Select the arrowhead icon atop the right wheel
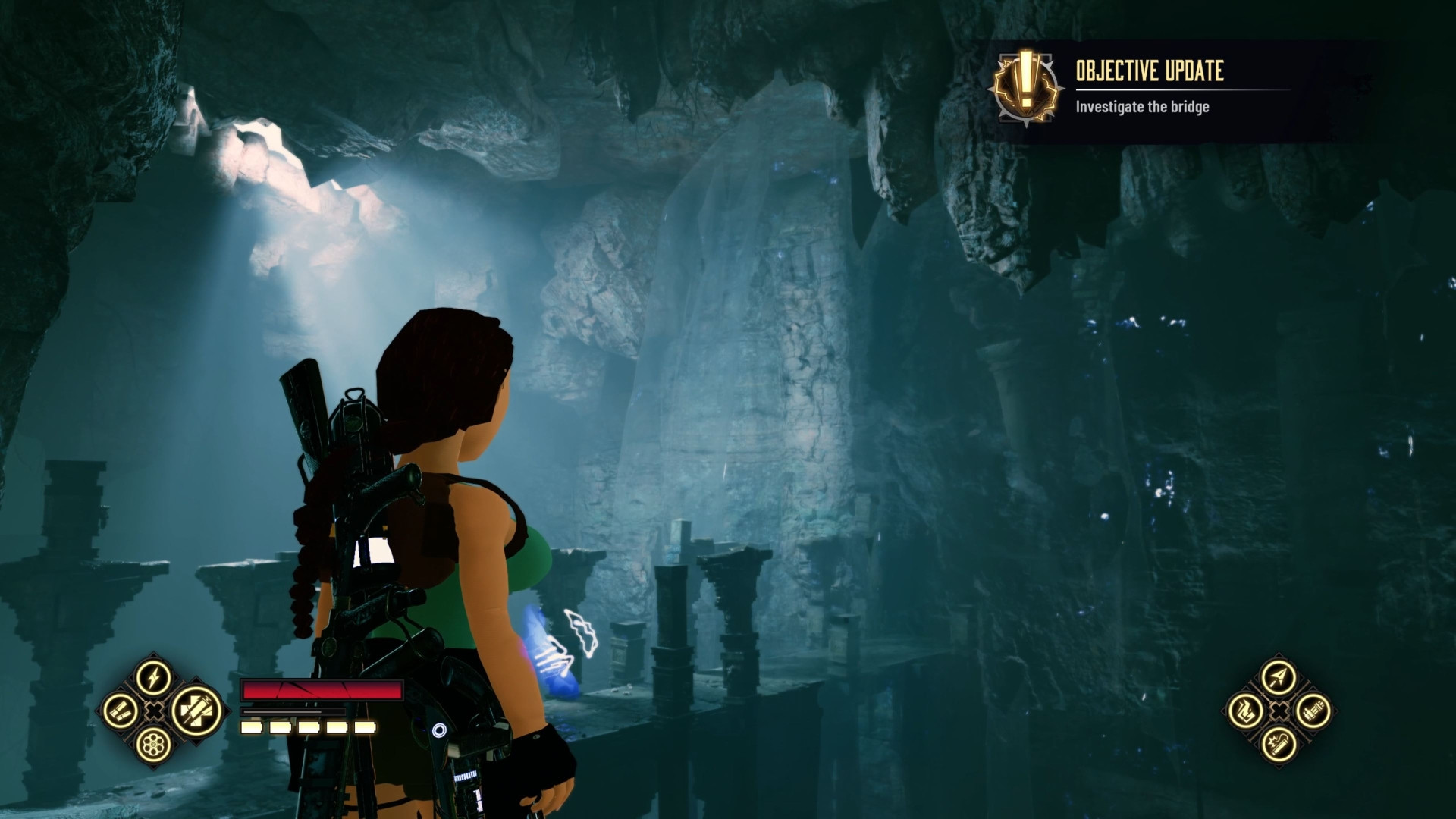Image resolution: width=1456 pixels, height=819 pixels. [x=1278, y=675]
